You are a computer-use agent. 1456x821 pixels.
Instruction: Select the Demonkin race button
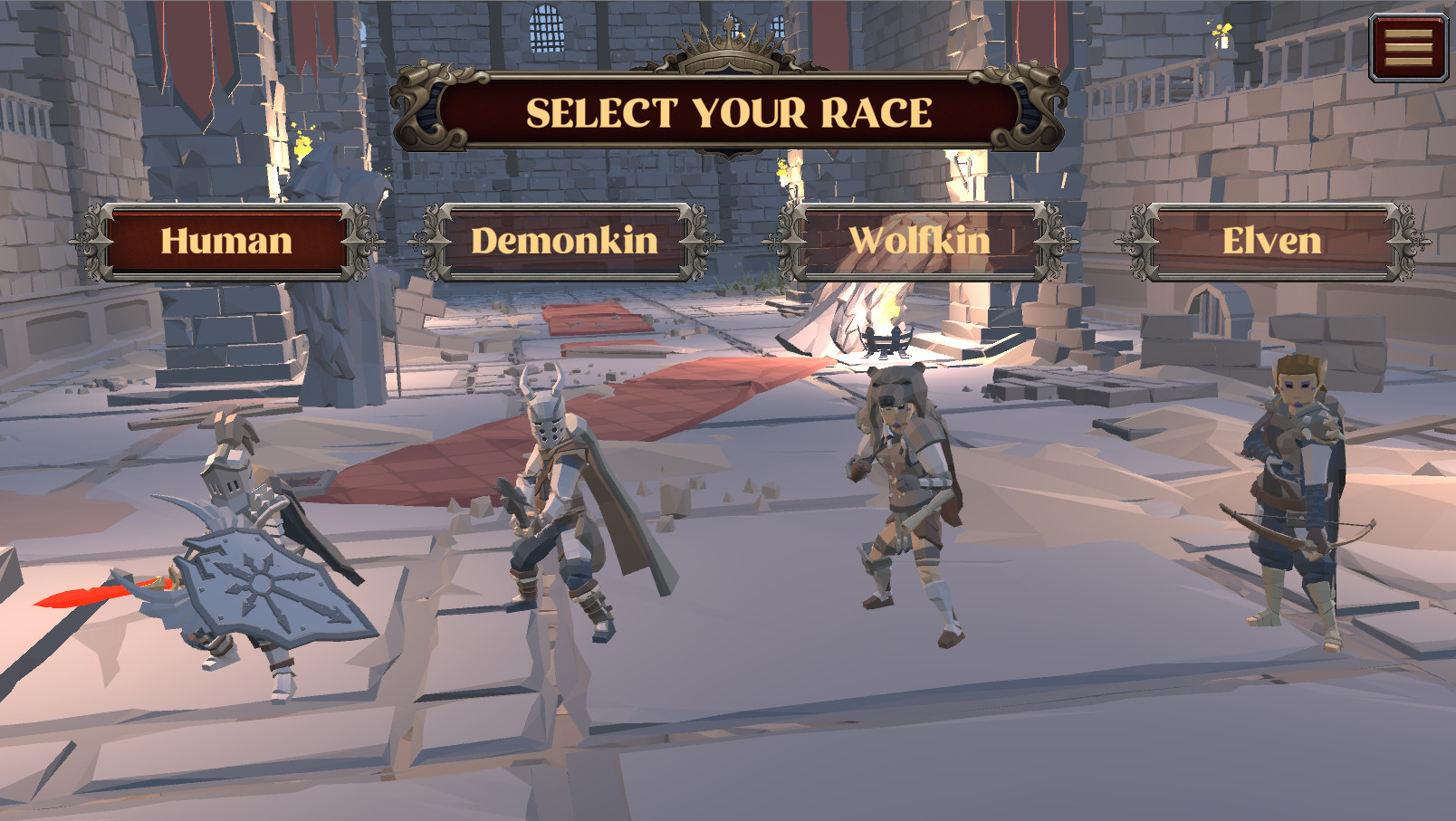[564, 240]
